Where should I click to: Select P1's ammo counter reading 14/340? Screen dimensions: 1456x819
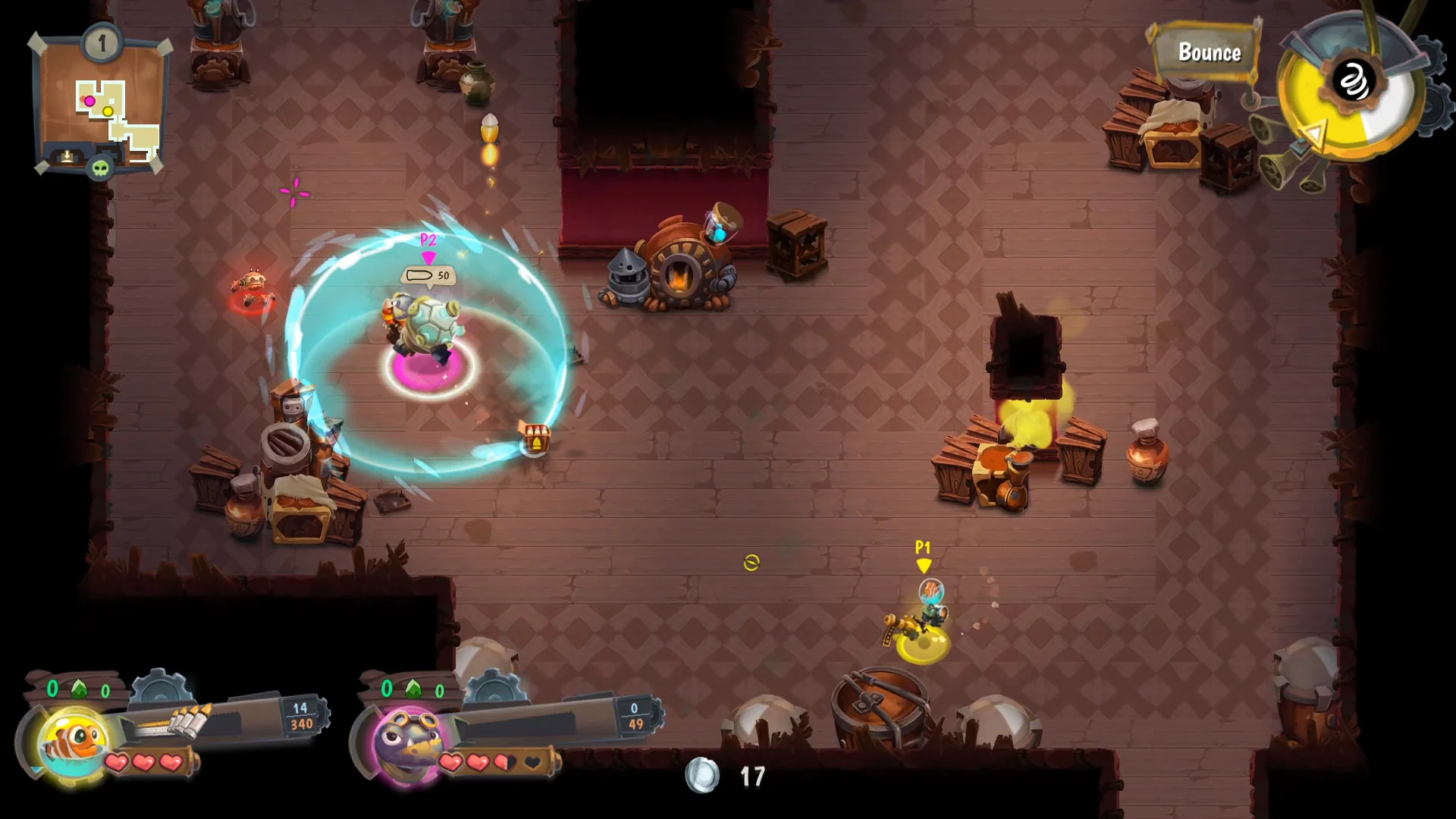click(300, 716)
